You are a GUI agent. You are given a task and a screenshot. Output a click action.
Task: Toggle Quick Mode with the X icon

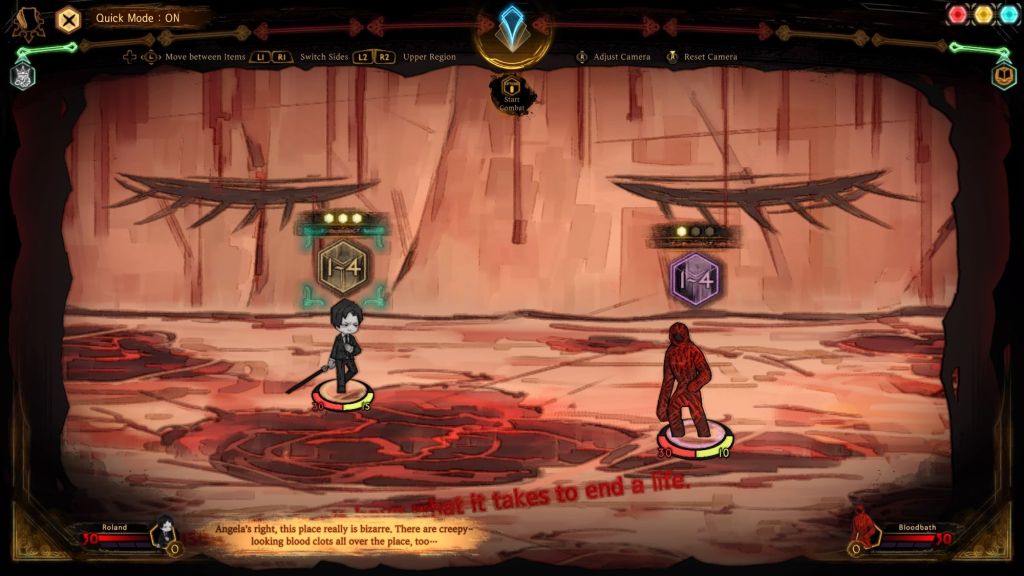click(x=68, y=18)
